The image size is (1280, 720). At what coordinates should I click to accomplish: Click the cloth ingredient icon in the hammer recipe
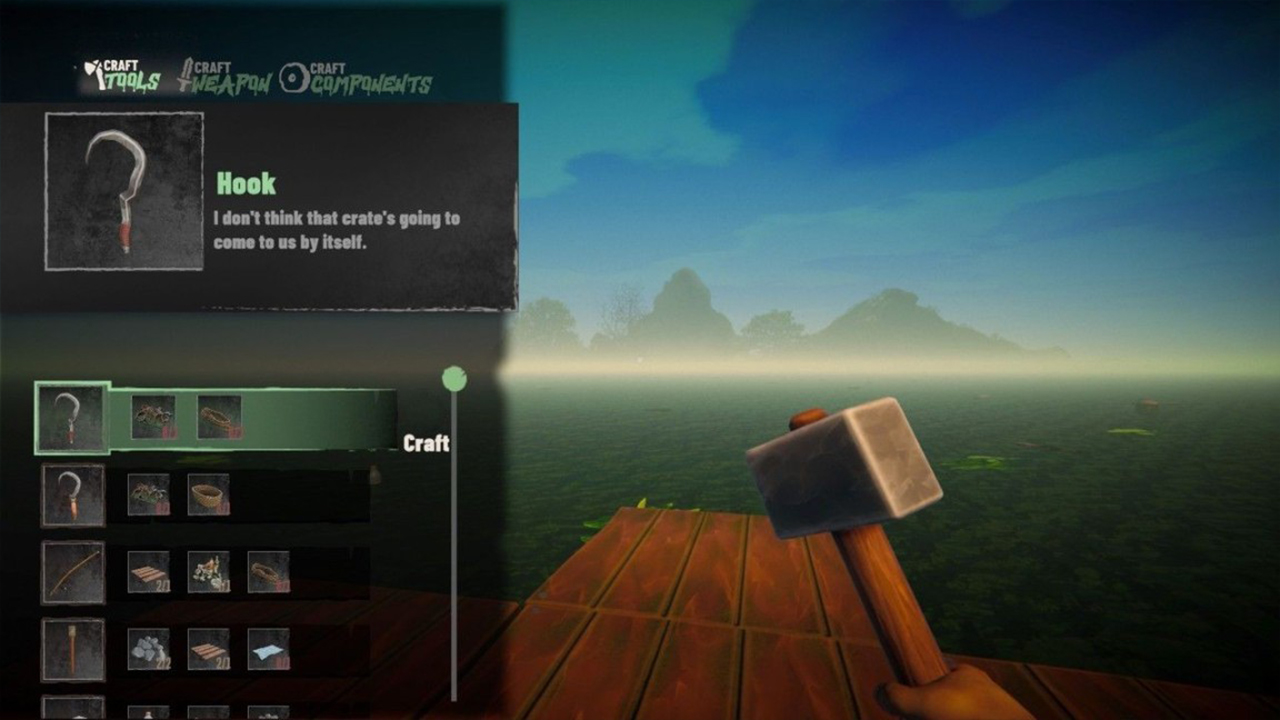[266, 647]
